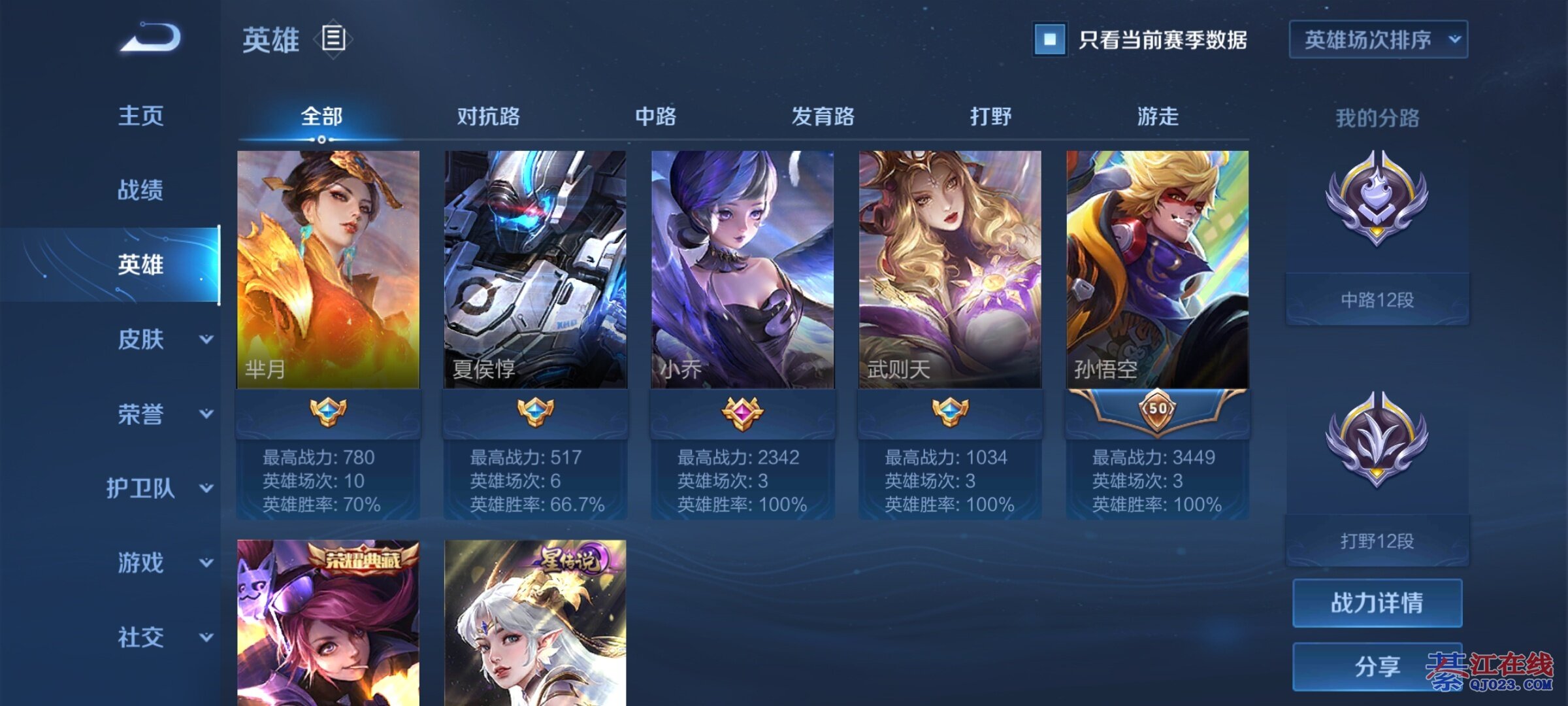Open the 主页 home section
This screenshot has height=706, width=1568.
coord(140,116)
